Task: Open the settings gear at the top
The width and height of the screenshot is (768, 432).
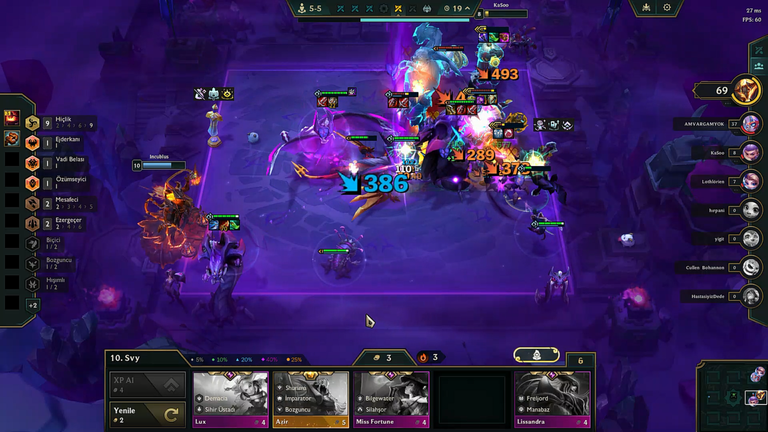Action: (667, 7)
